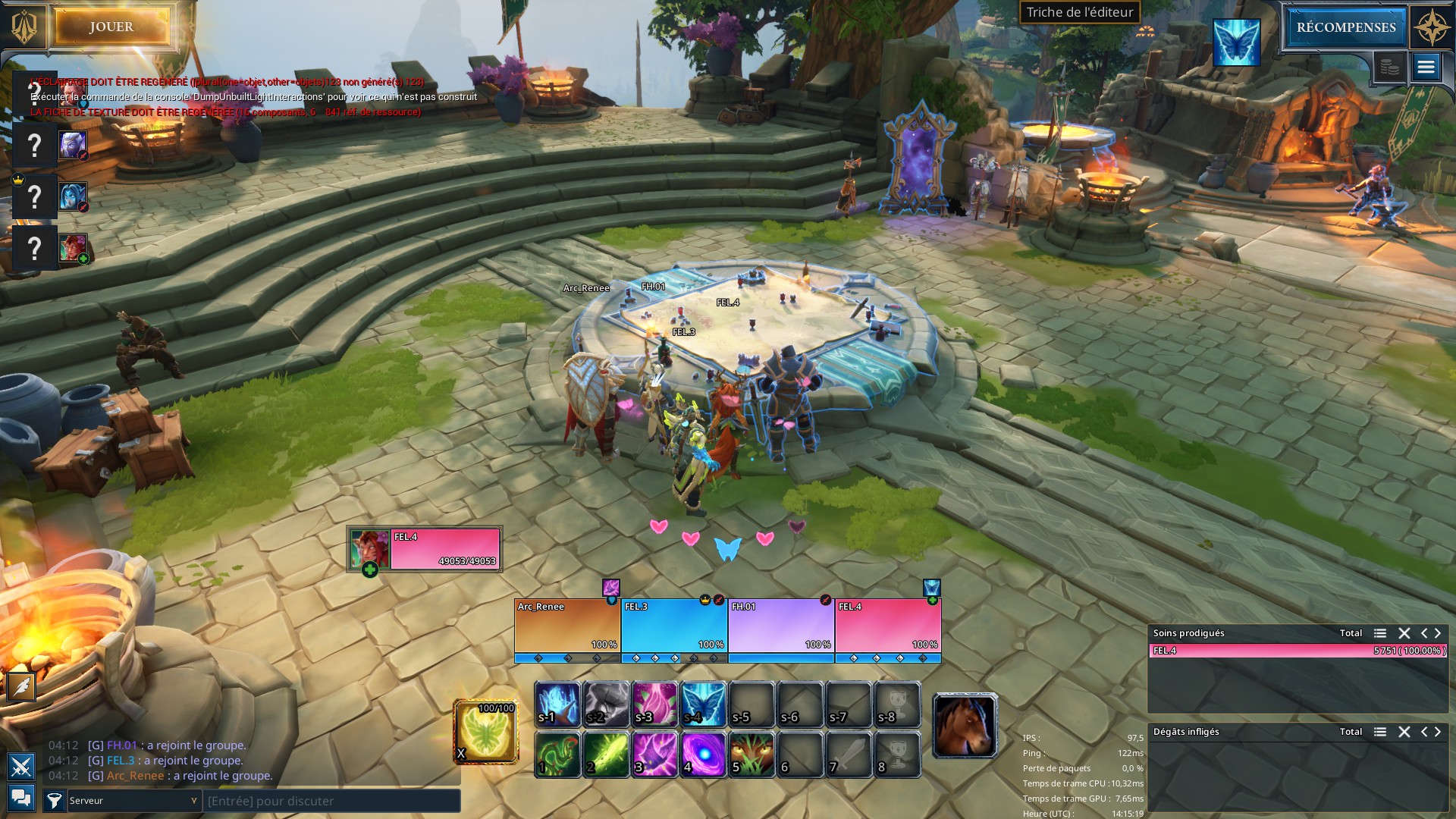Image resolution: width=1456 pixels, height=819 pixels.
Task: Activate the purple vortex ability in slot 4
Action: tap(704, 754)
